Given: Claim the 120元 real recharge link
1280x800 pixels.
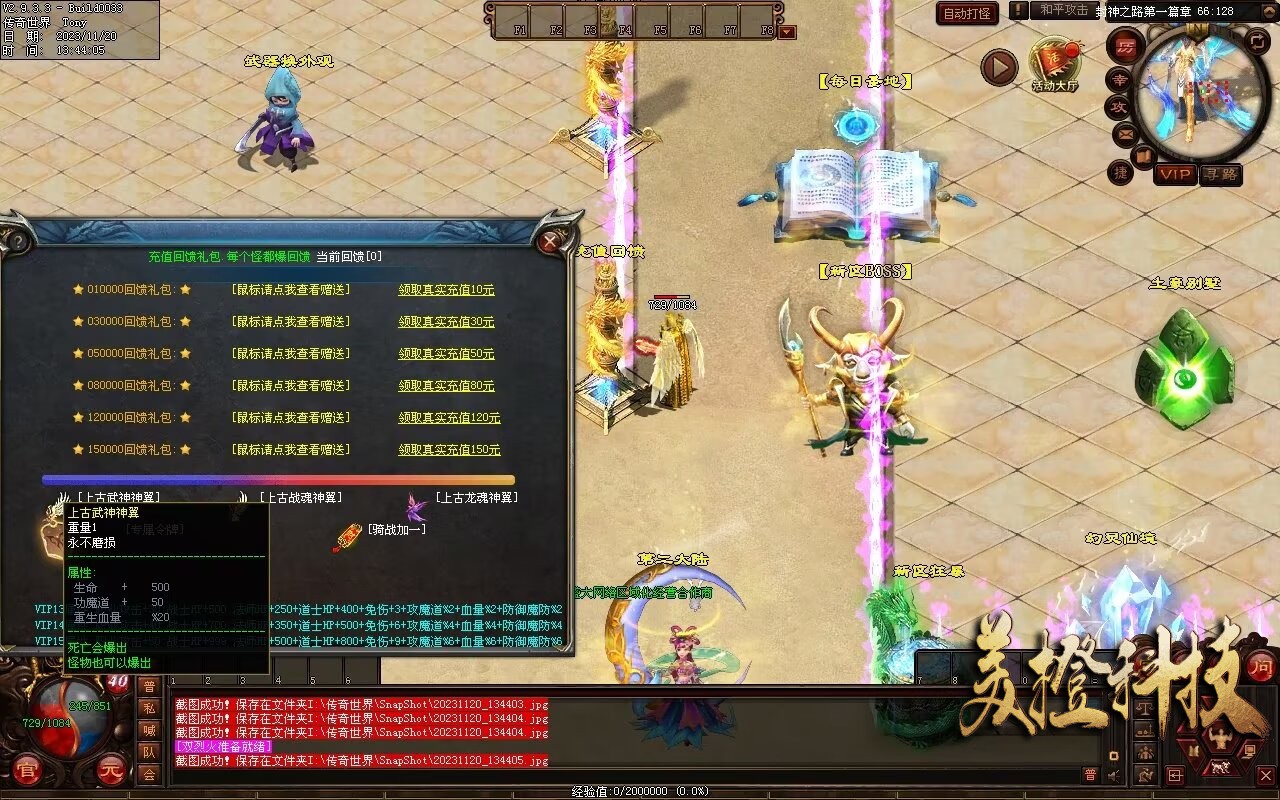Looking at the screenshot, I should click(x=449, y=418).
